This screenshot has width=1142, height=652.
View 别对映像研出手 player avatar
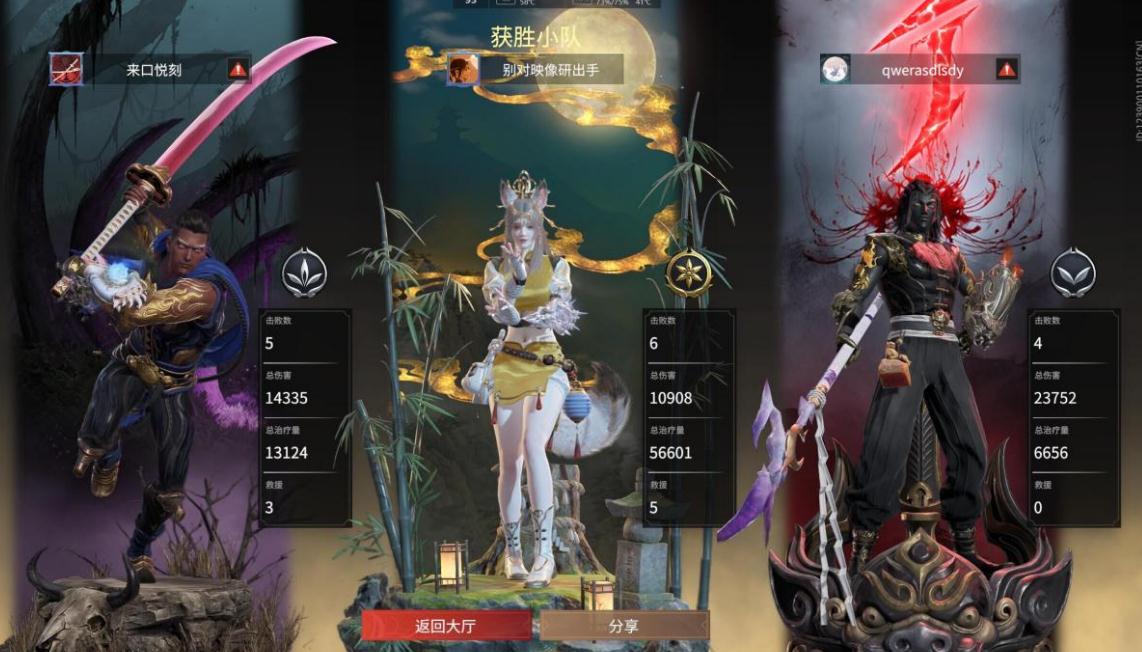(x=463, y=69)
